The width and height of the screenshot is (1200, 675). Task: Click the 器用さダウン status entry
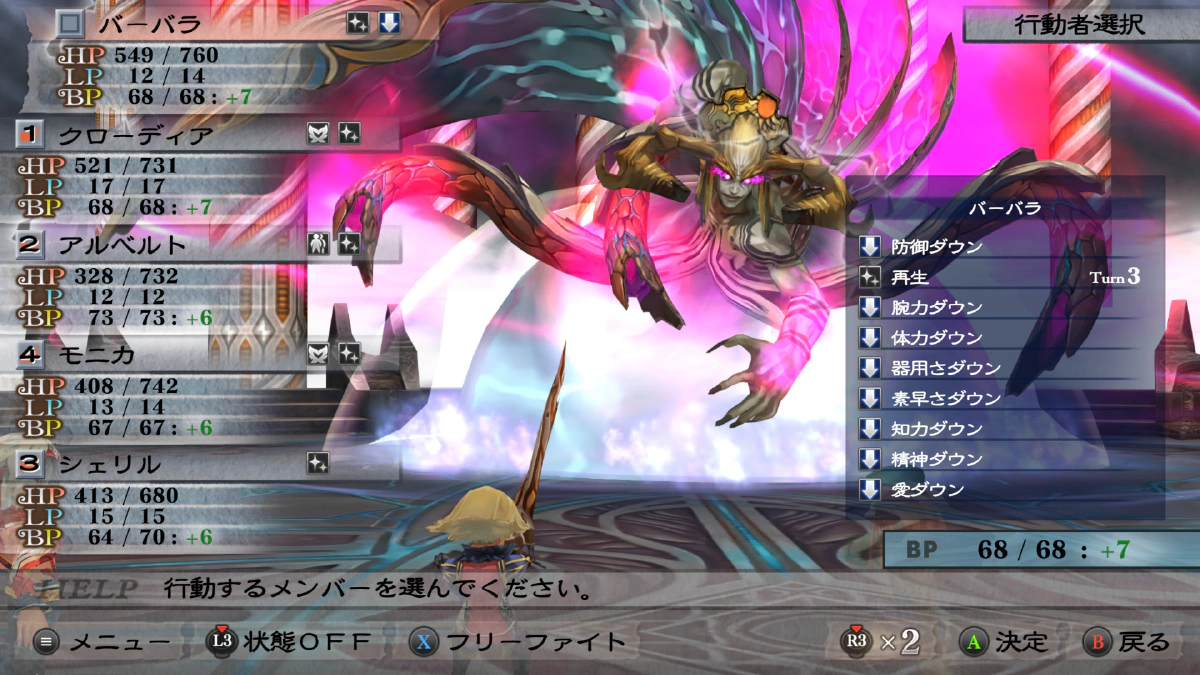pos(945,368)
